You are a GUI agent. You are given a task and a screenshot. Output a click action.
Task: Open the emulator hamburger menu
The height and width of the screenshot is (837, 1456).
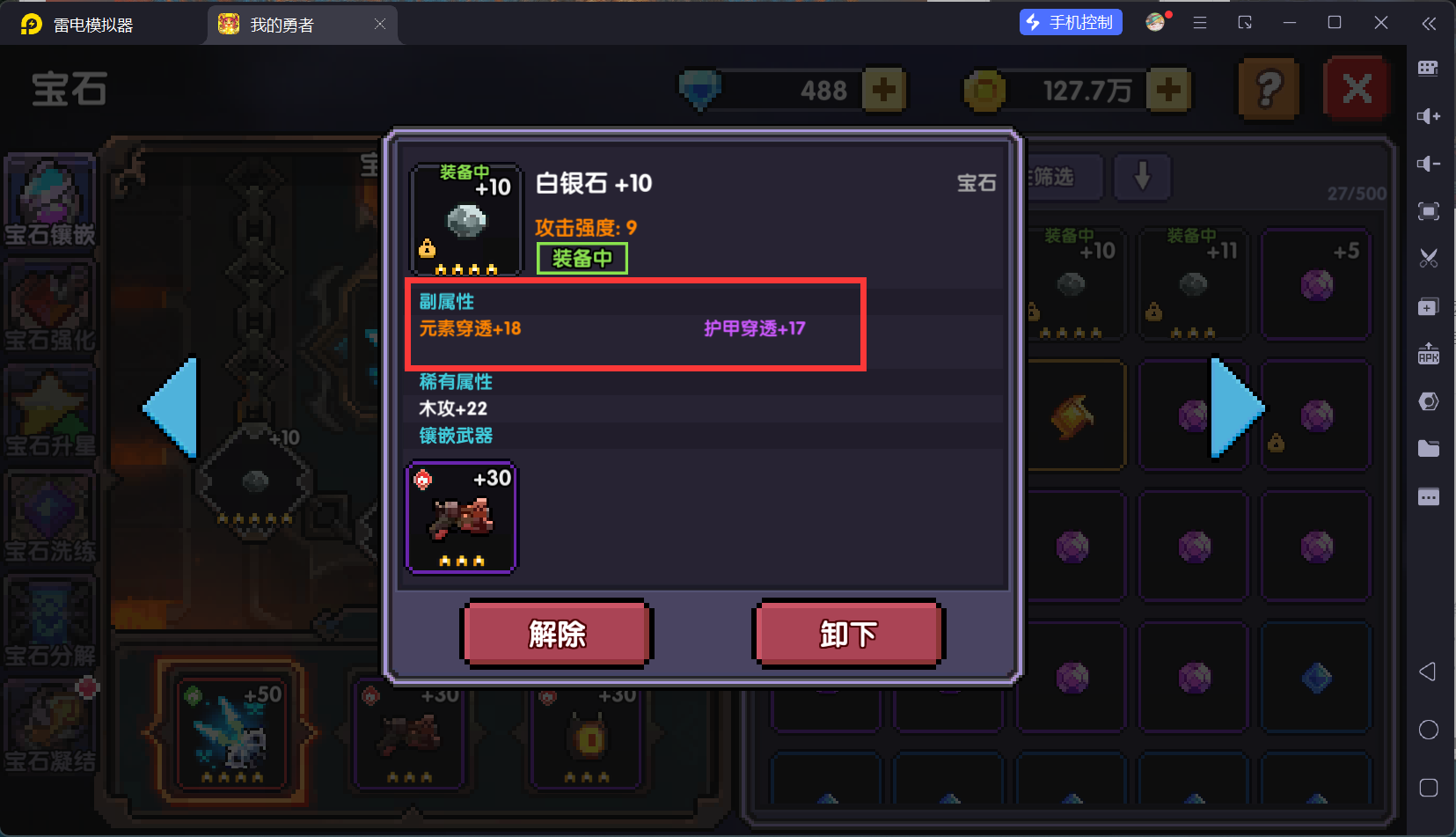click(x=1198, y=23)
